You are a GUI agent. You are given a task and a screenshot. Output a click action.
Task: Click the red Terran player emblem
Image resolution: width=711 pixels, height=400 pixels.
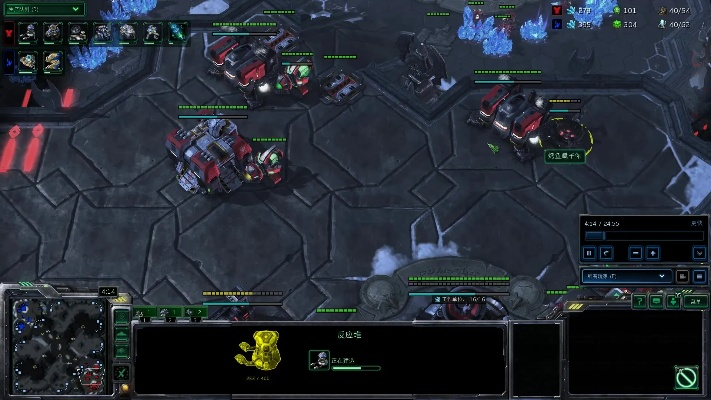pos(8,33)
